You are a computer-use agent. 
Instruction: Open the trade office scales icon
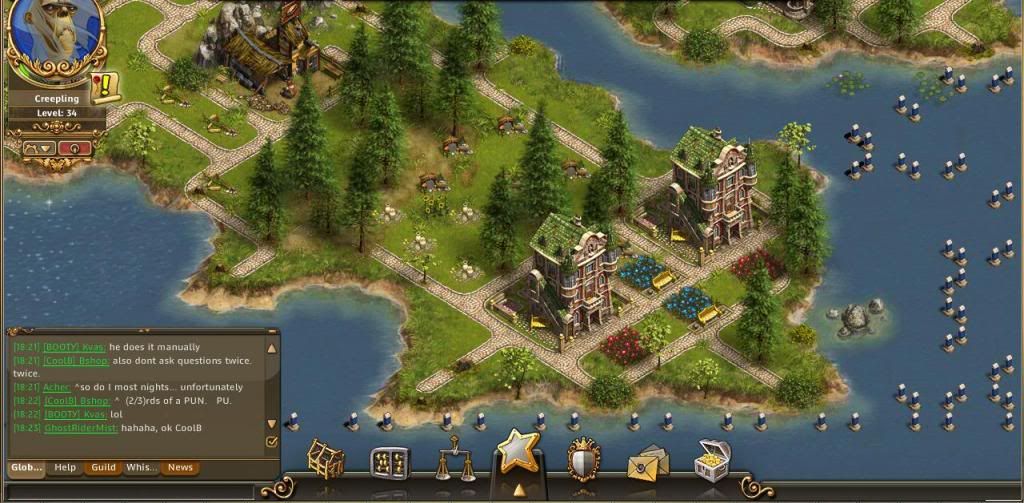click(455, 458)
